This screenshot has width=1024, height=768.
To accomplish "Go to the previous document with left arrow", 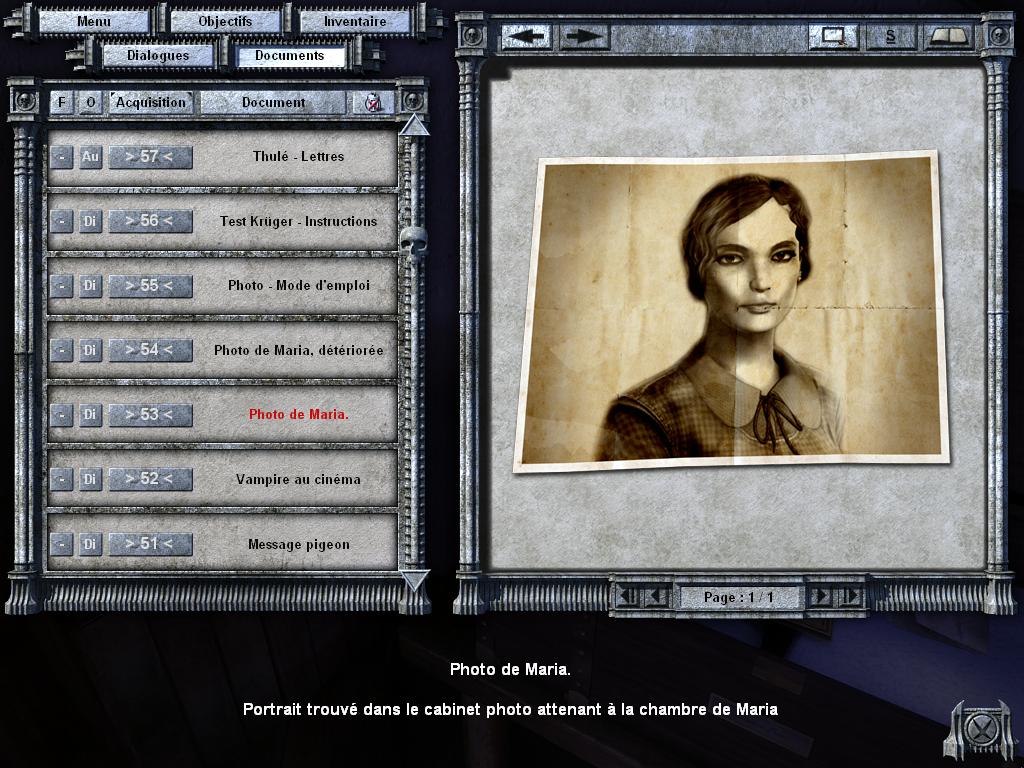I will pos(529,36).
